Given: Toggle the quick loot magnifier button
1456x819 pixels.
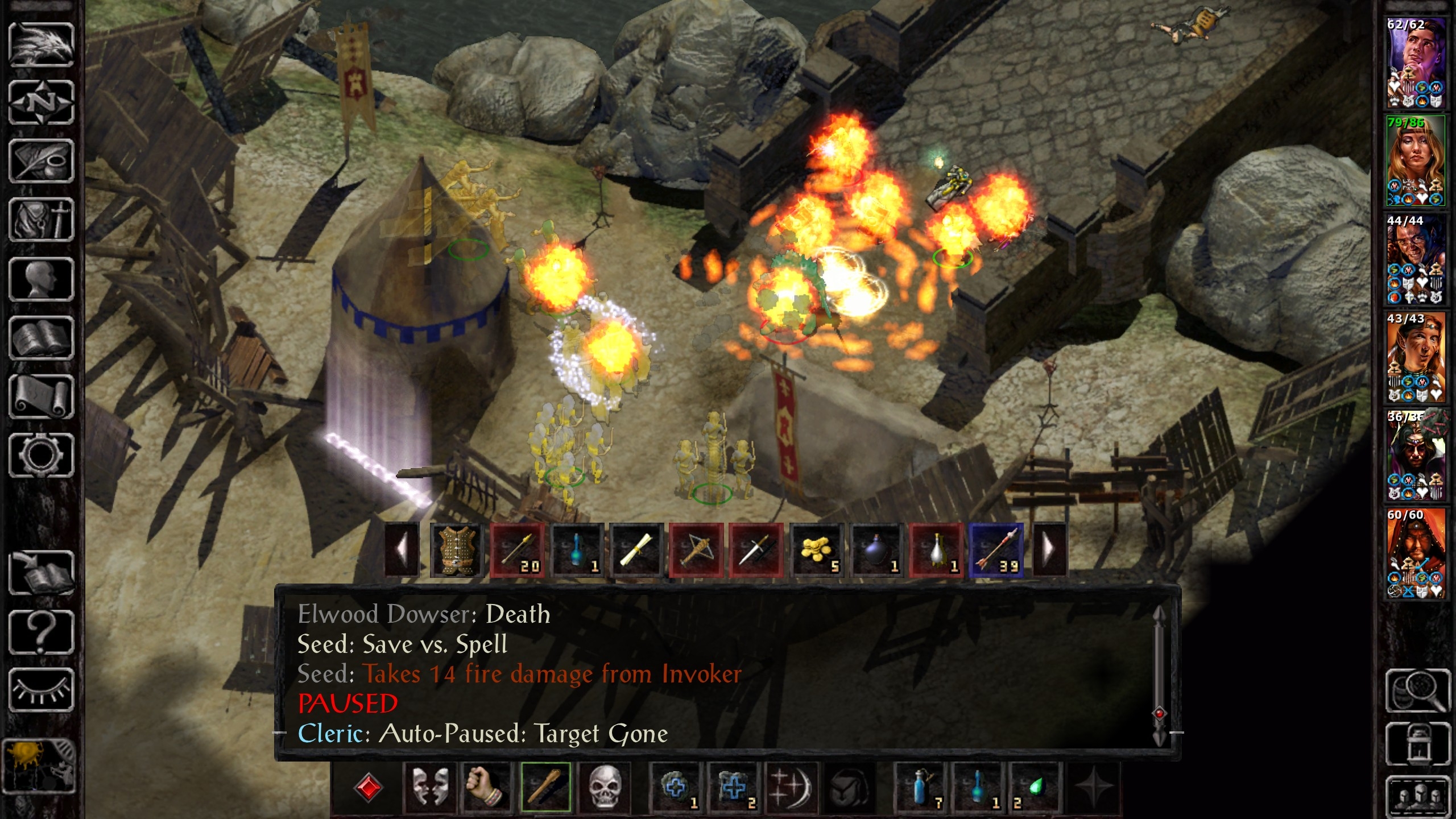Looking at the screenshot, I should coord(1417,690).
